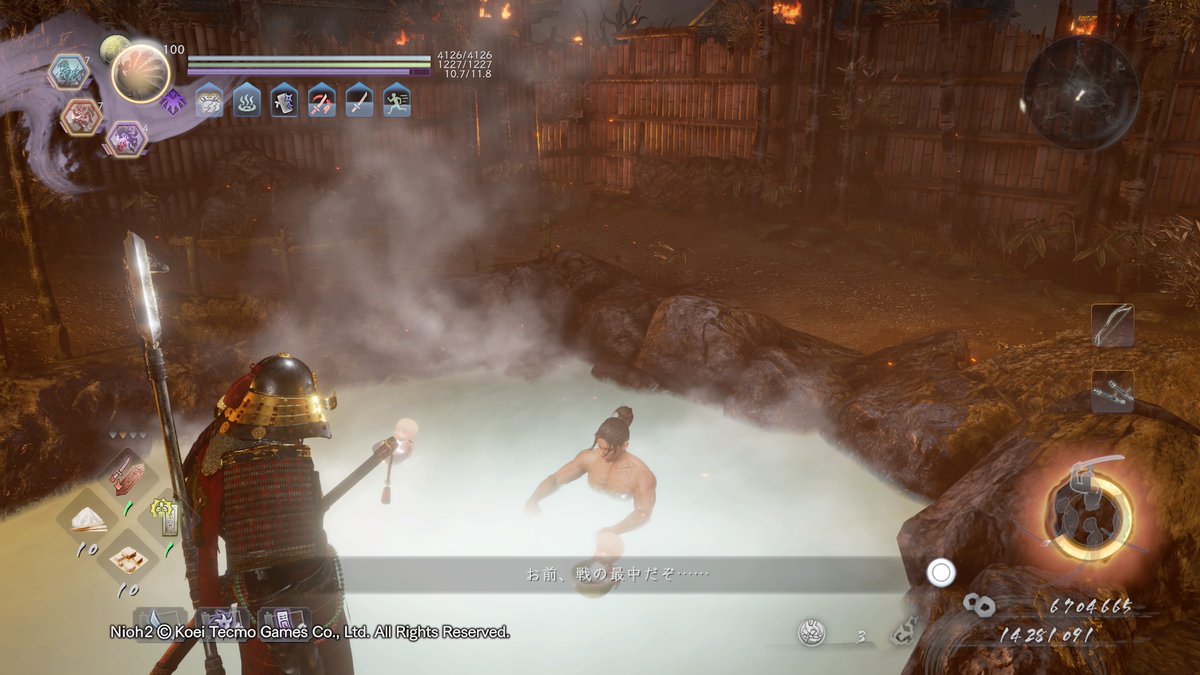Click the purple demon crest icon
This screenshot has height=675, width=1200.
tap(172, 101)
